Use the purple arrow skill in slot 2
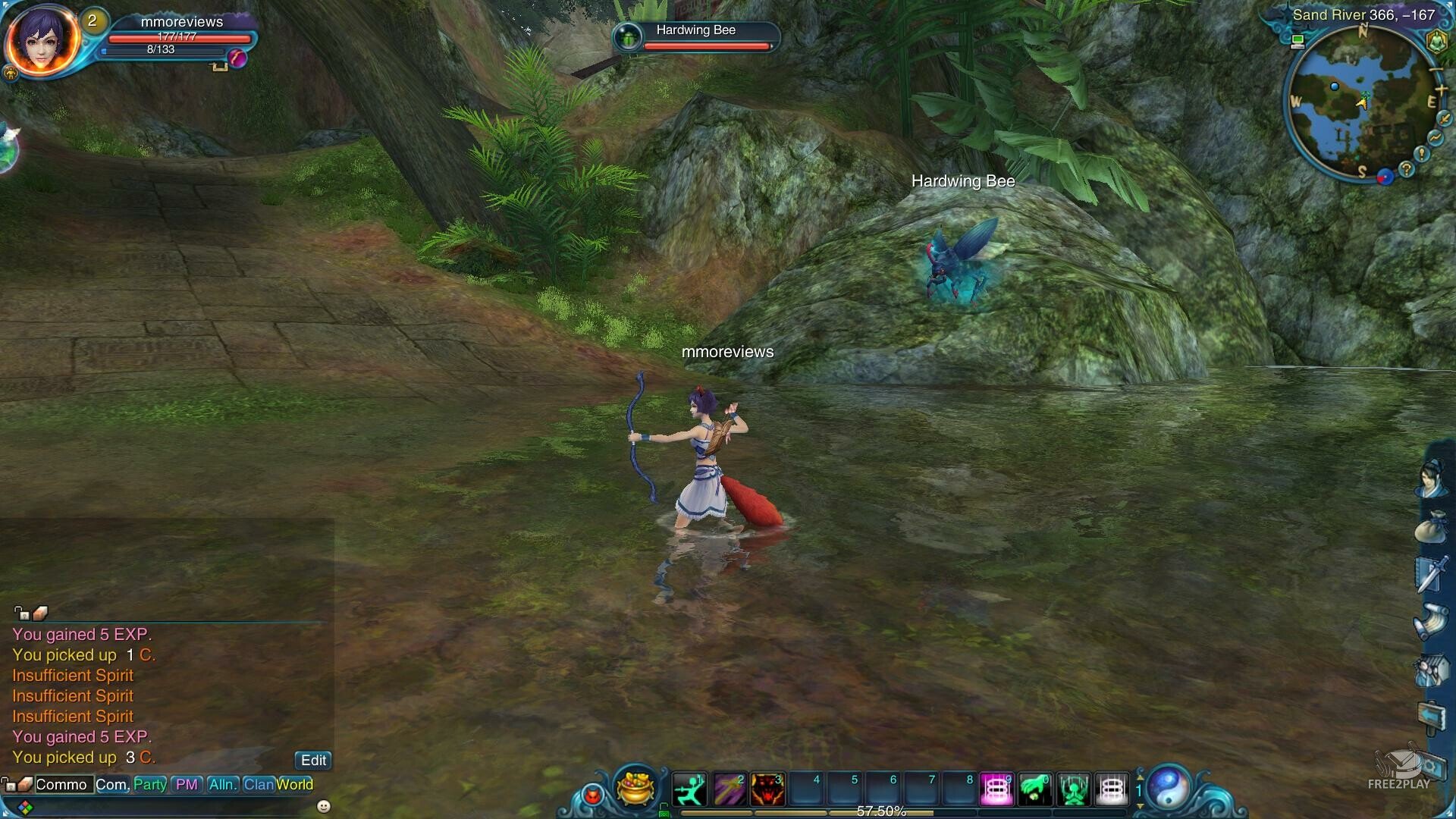The width and height of the screenshot is (1456, 819). click(729, 789)
